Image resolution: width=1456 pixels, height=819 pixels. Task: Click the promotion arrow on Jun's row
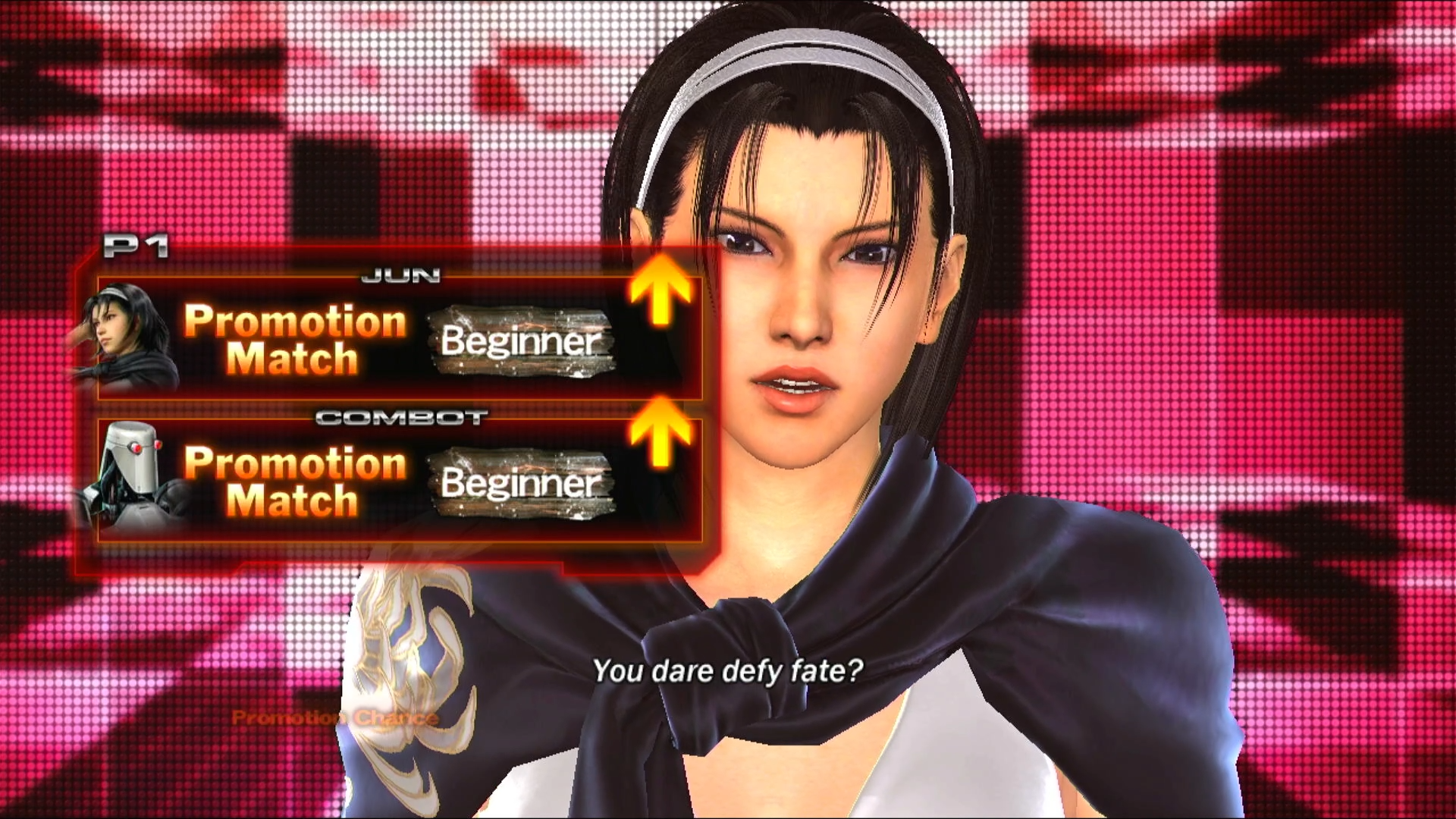coord(661,290)
